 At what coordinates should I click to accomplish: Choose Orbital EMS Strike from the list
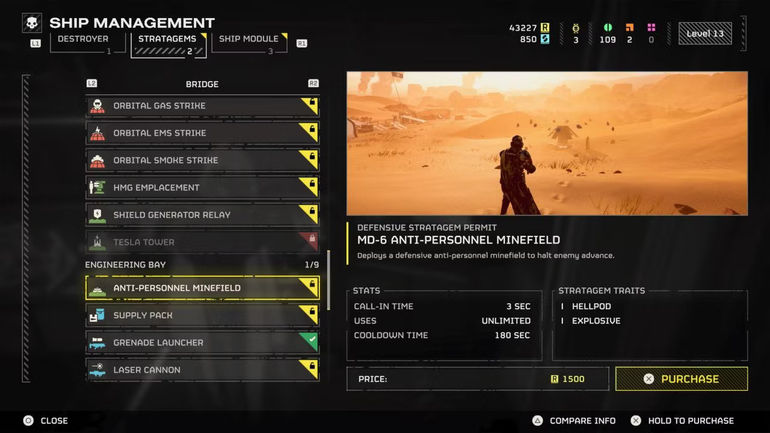click(202, 133)
